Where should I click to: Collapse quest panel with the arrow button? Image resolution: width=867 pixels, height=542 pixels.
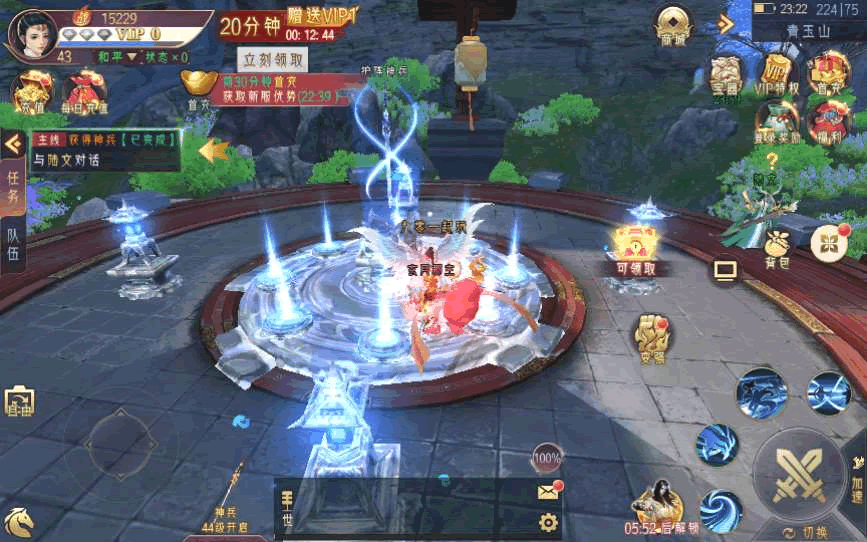(13, 144)
